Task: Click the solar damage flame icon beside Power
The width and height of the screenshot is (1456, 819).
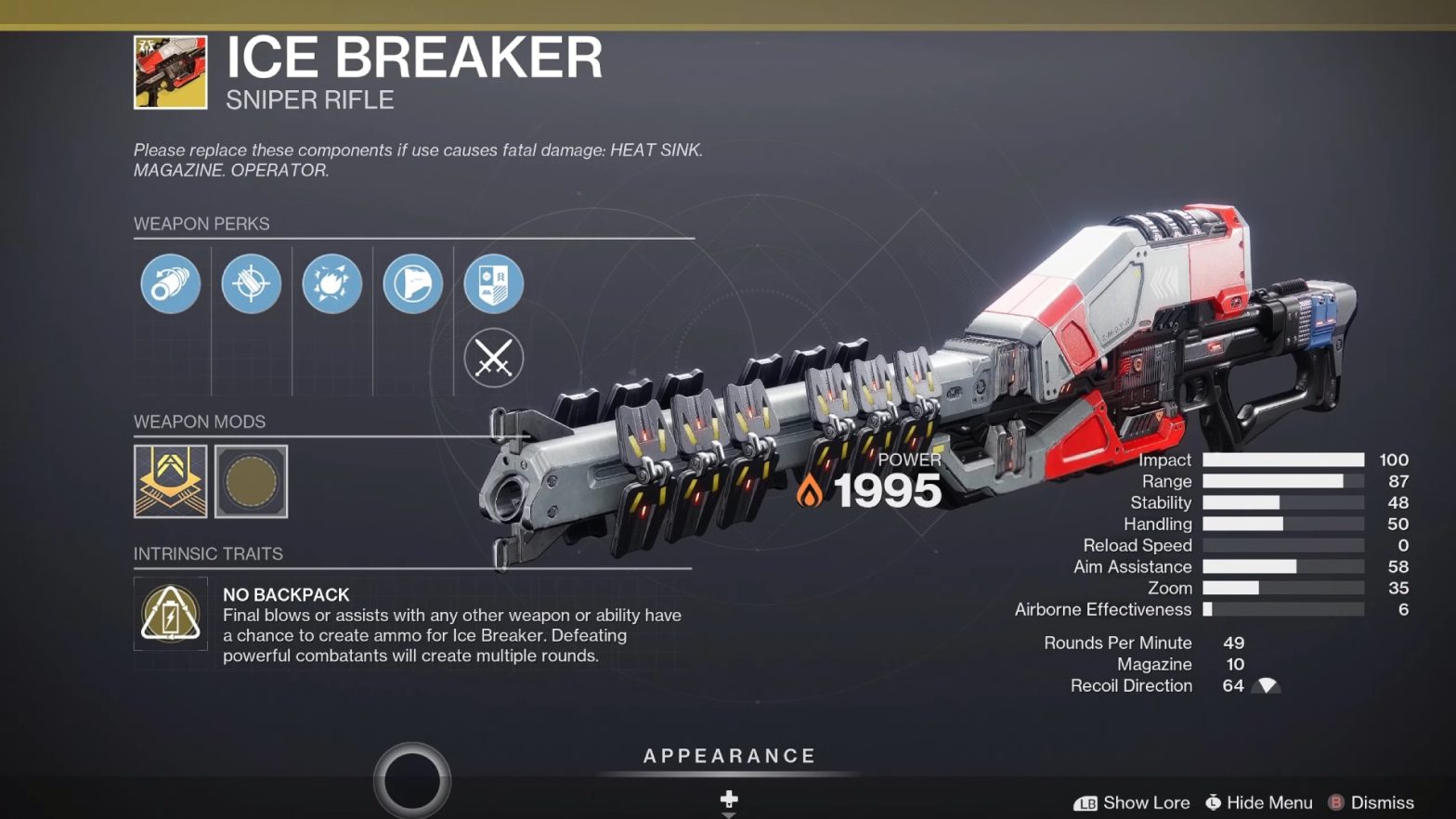Action: tap(810, 489)
